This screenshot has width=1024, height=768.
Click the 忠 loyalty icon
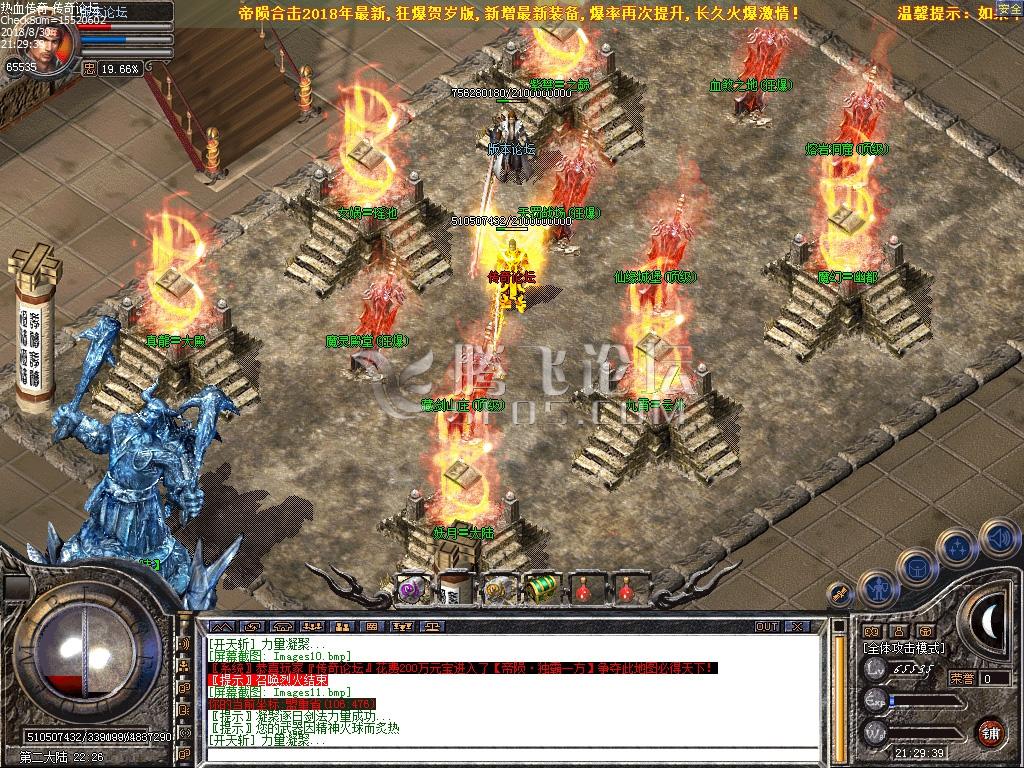[x=88, y=69]
